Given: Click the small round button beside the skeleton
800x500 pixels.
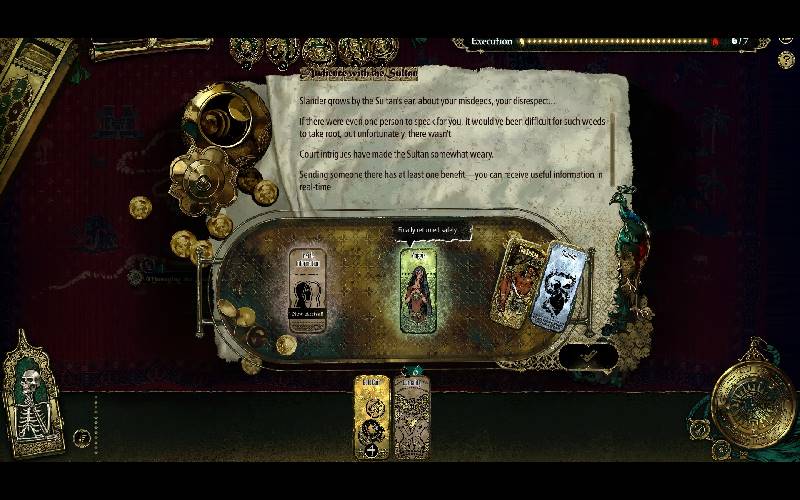Looking at the screenshot, I should (x=81, y=437).
